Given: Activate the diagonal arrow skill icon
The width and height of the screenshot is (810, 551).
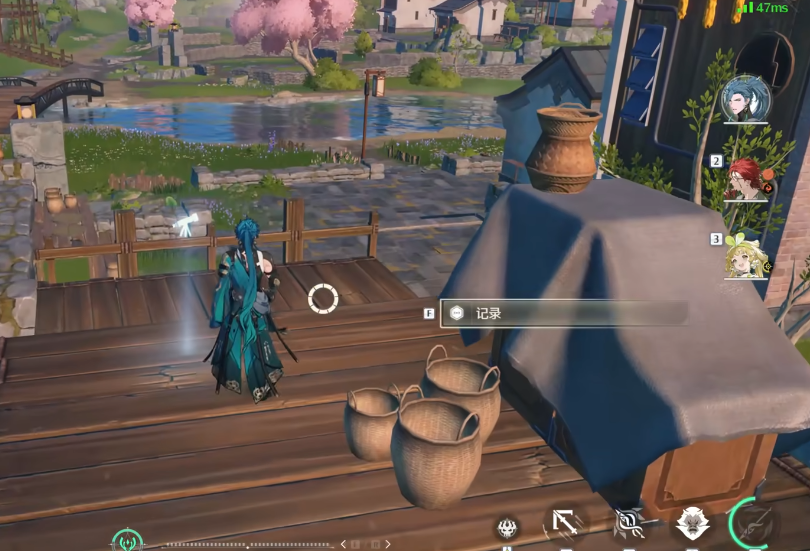Looking at the screenshot, I should [x=565, y=525].
